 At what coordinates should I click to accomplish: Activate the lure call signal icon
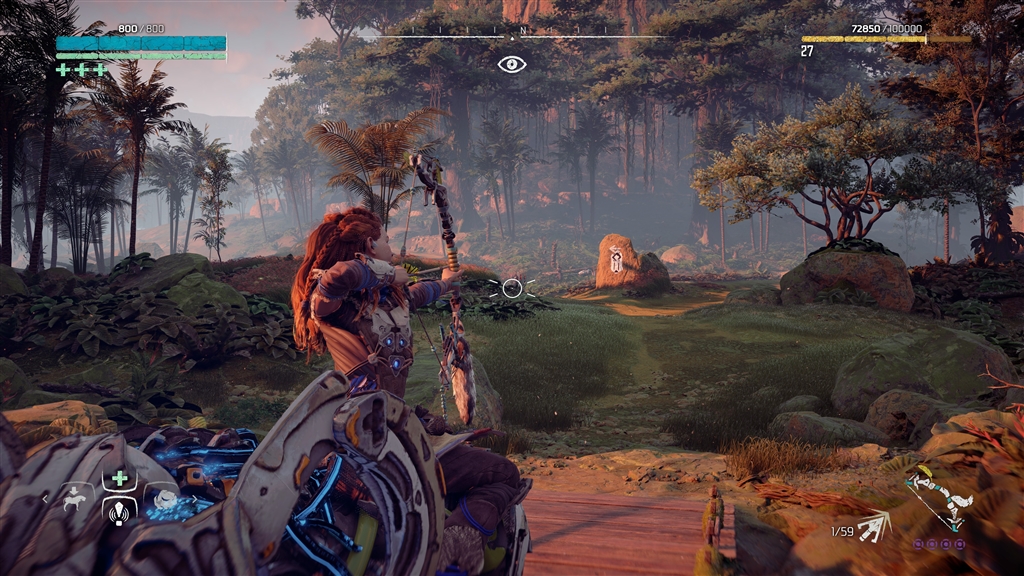click(119, 513)
